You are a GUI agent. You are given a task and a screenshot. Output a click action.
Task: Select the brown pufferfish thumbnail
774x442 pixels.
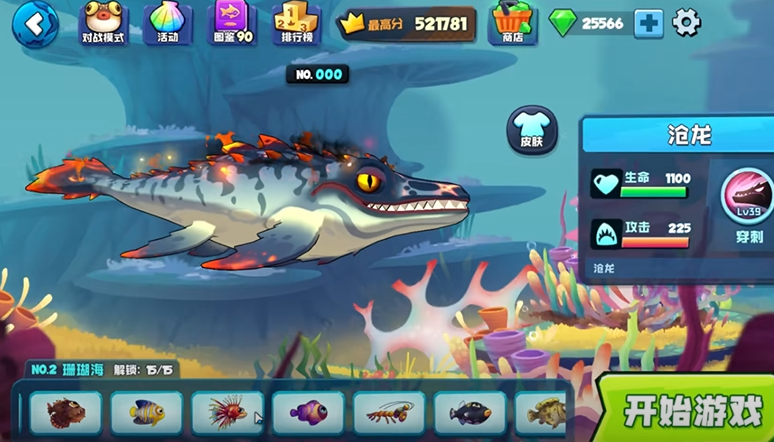[x=65, y=412]
